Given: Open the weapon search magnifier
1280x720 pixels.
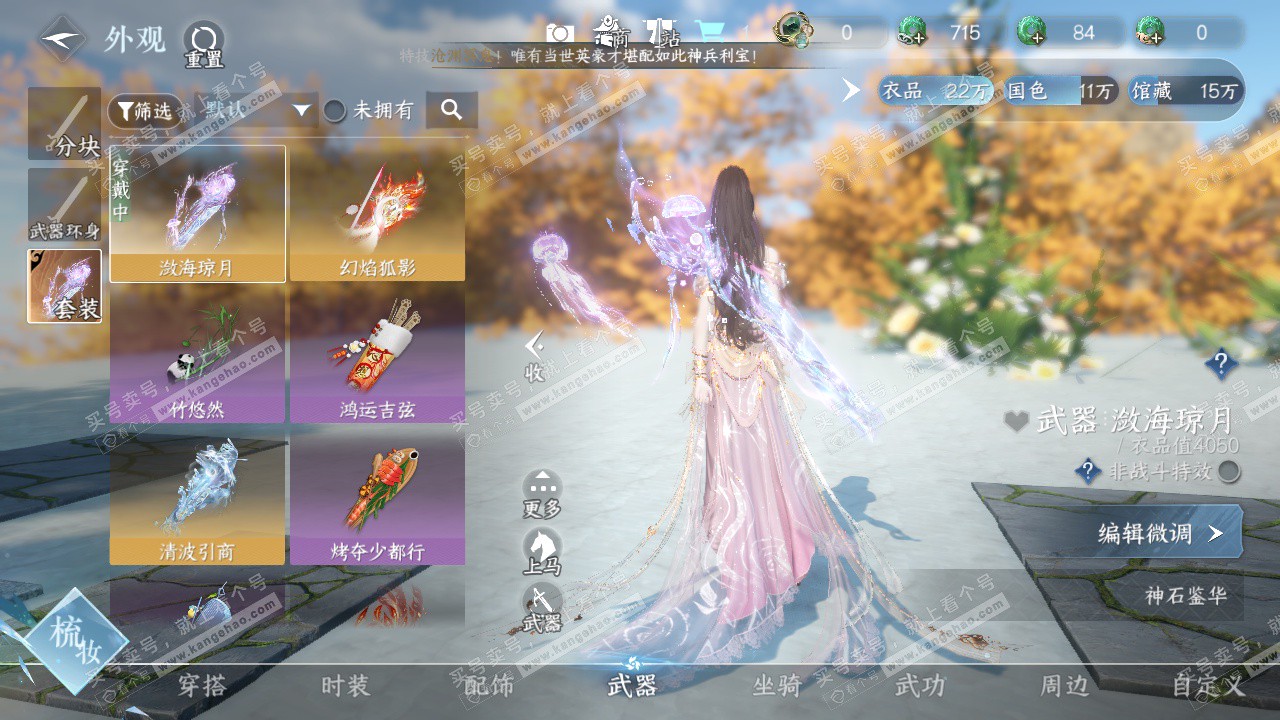Looking at the screenshot, I should coord(451,110).
